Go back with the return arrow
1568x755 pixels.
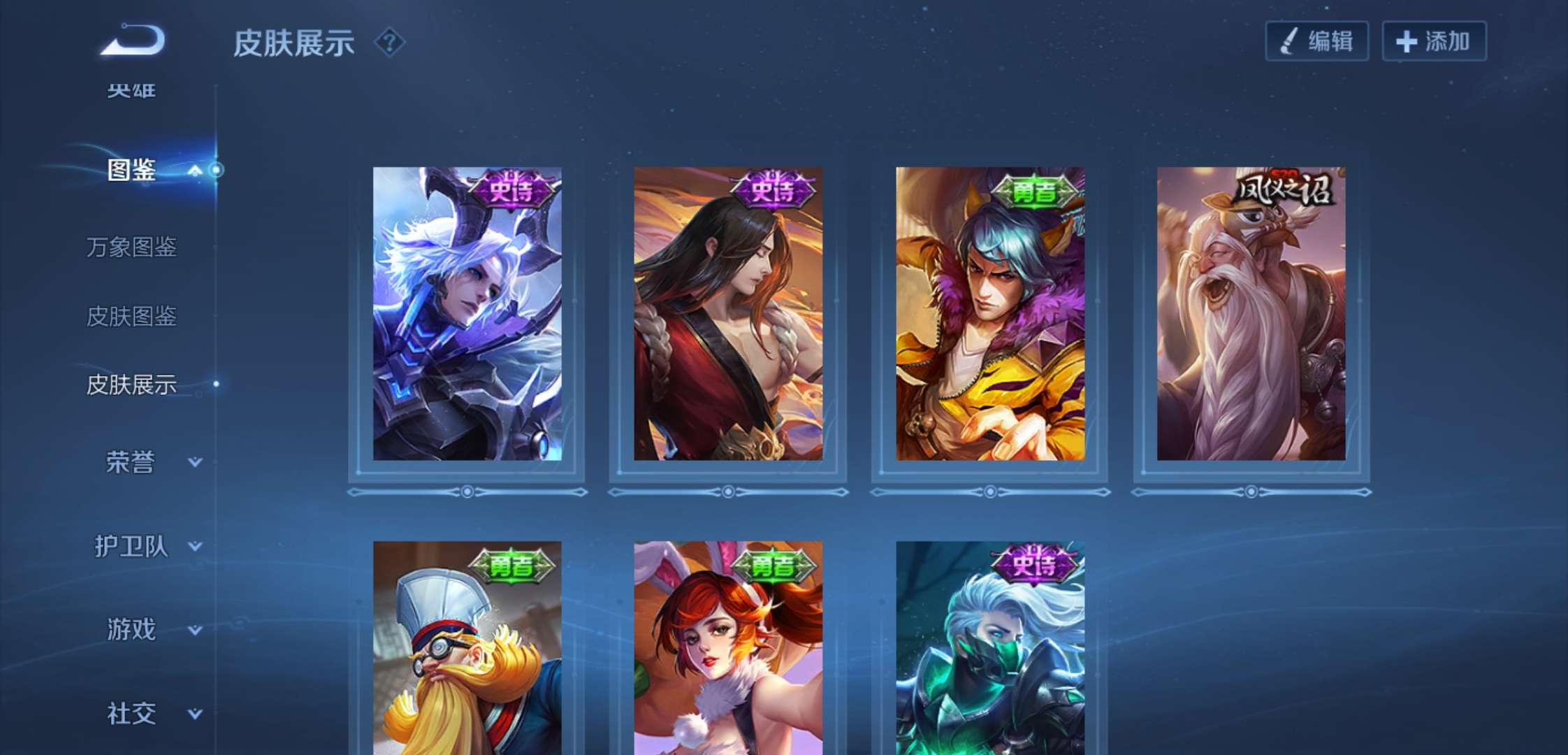pos(133,41)
